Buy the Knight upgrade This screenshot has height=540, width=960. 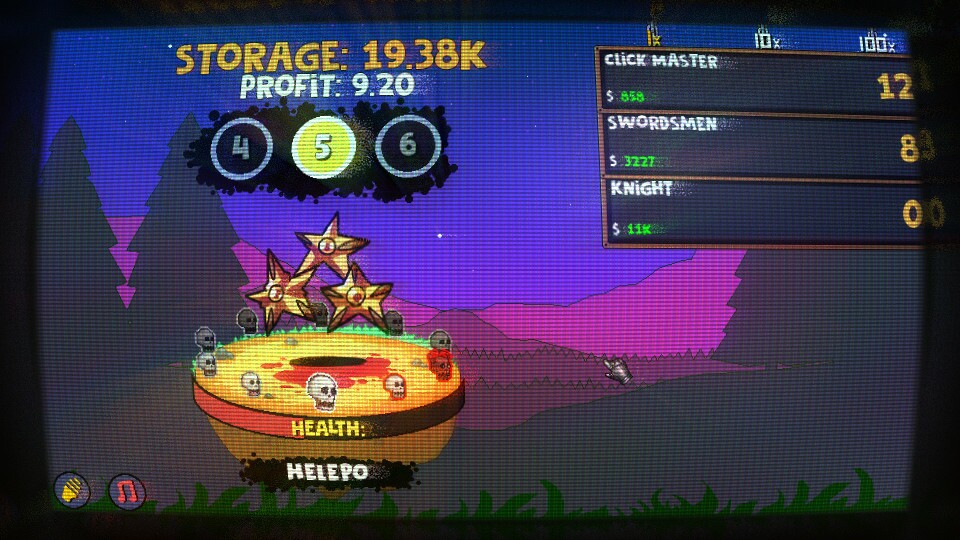tap(760, 210)
